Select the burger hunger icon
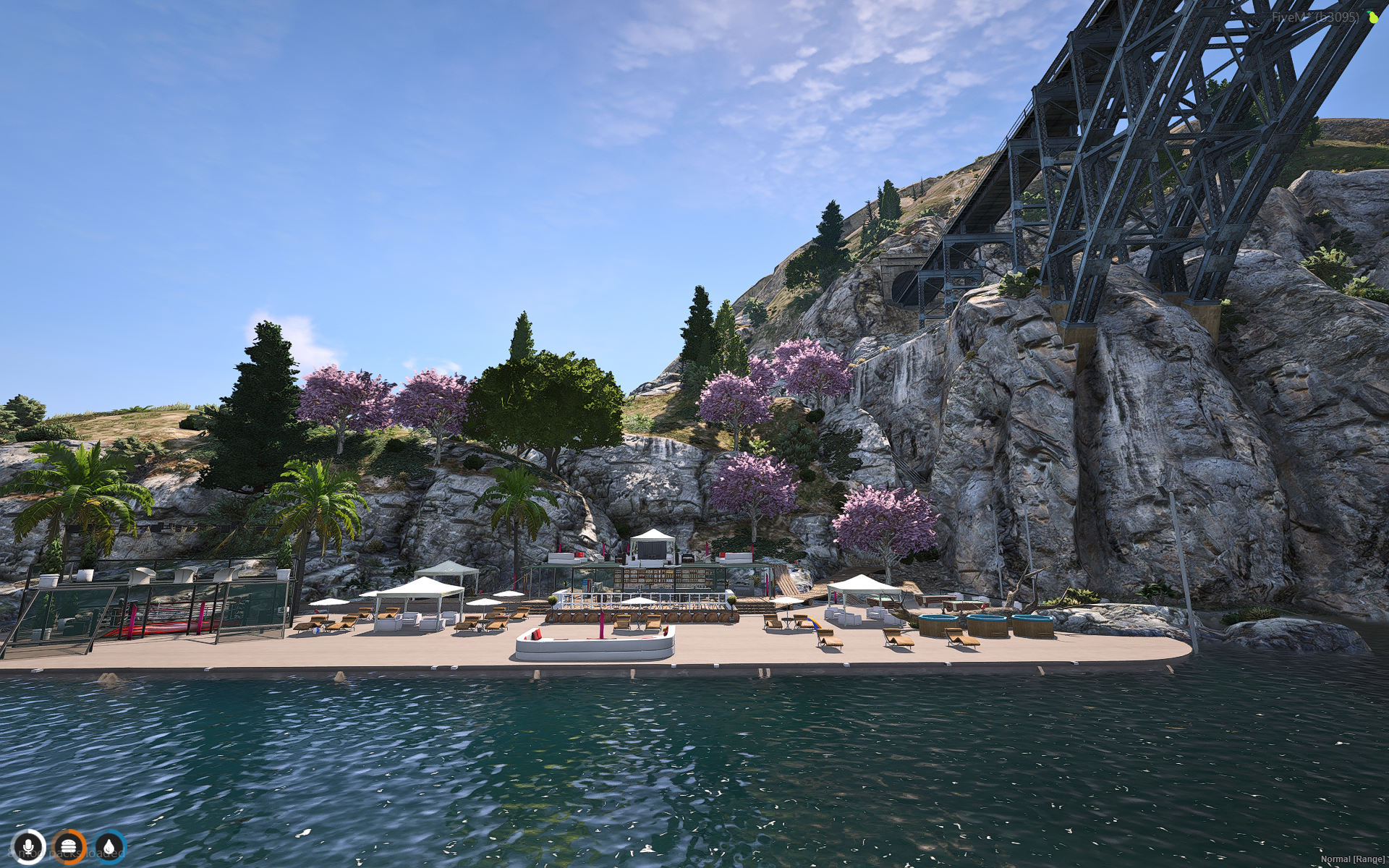 [69, 846]
